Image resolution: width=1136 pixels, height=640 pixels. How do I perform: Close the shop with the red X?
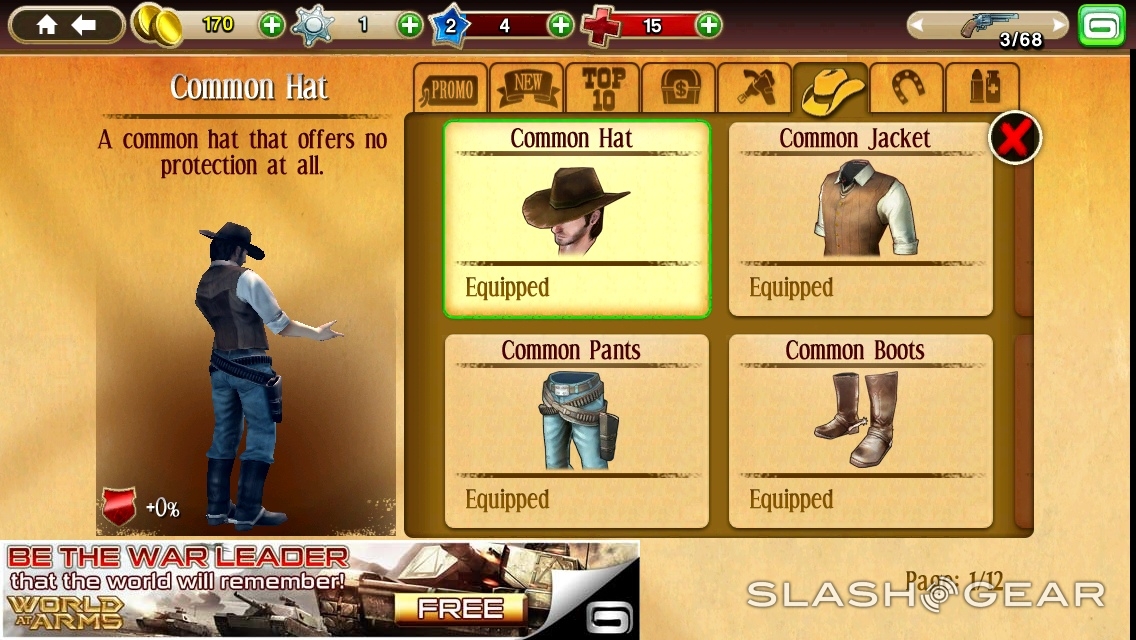(1015, 138)
